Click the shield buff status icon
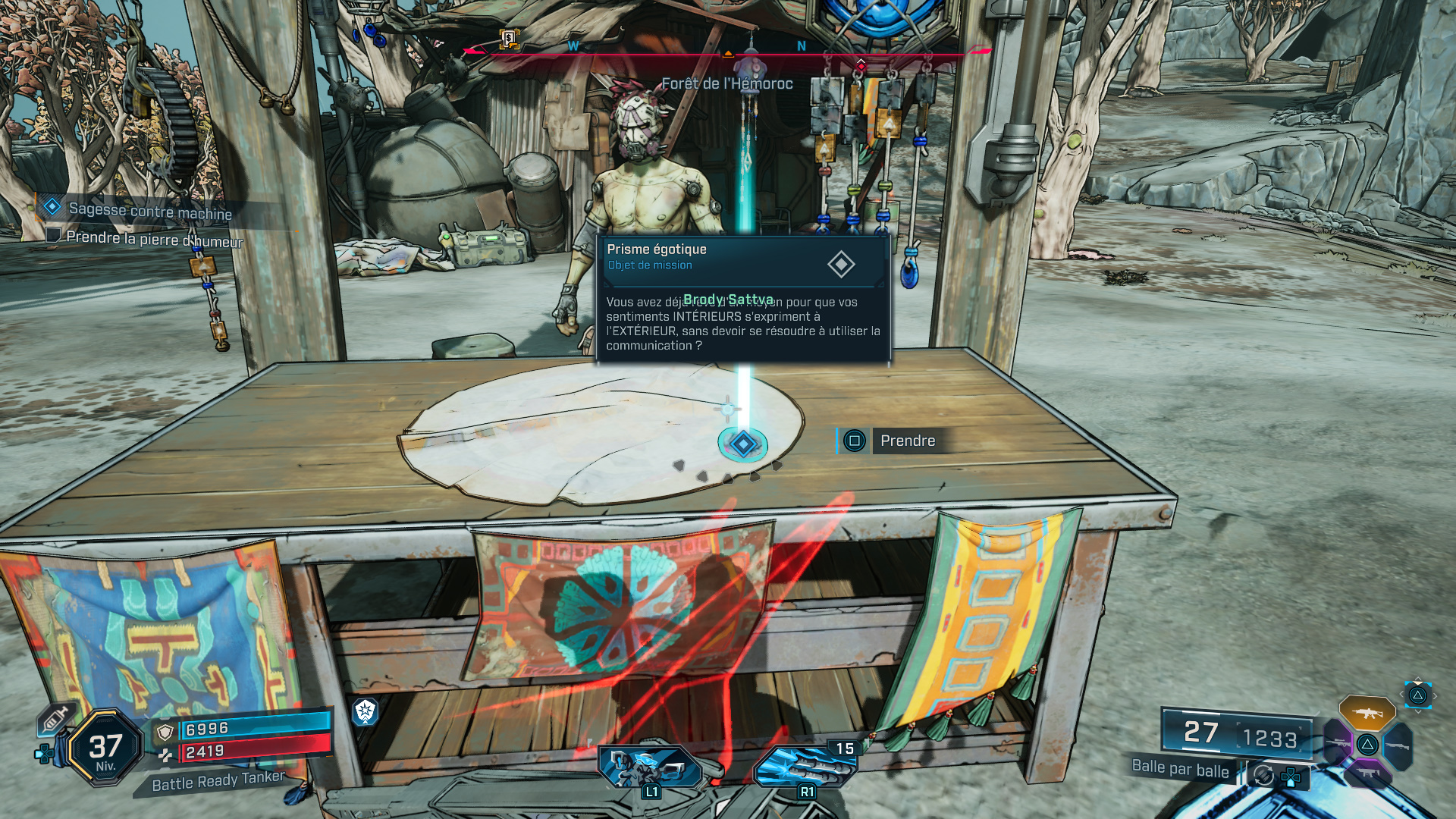 click(365, 711)
